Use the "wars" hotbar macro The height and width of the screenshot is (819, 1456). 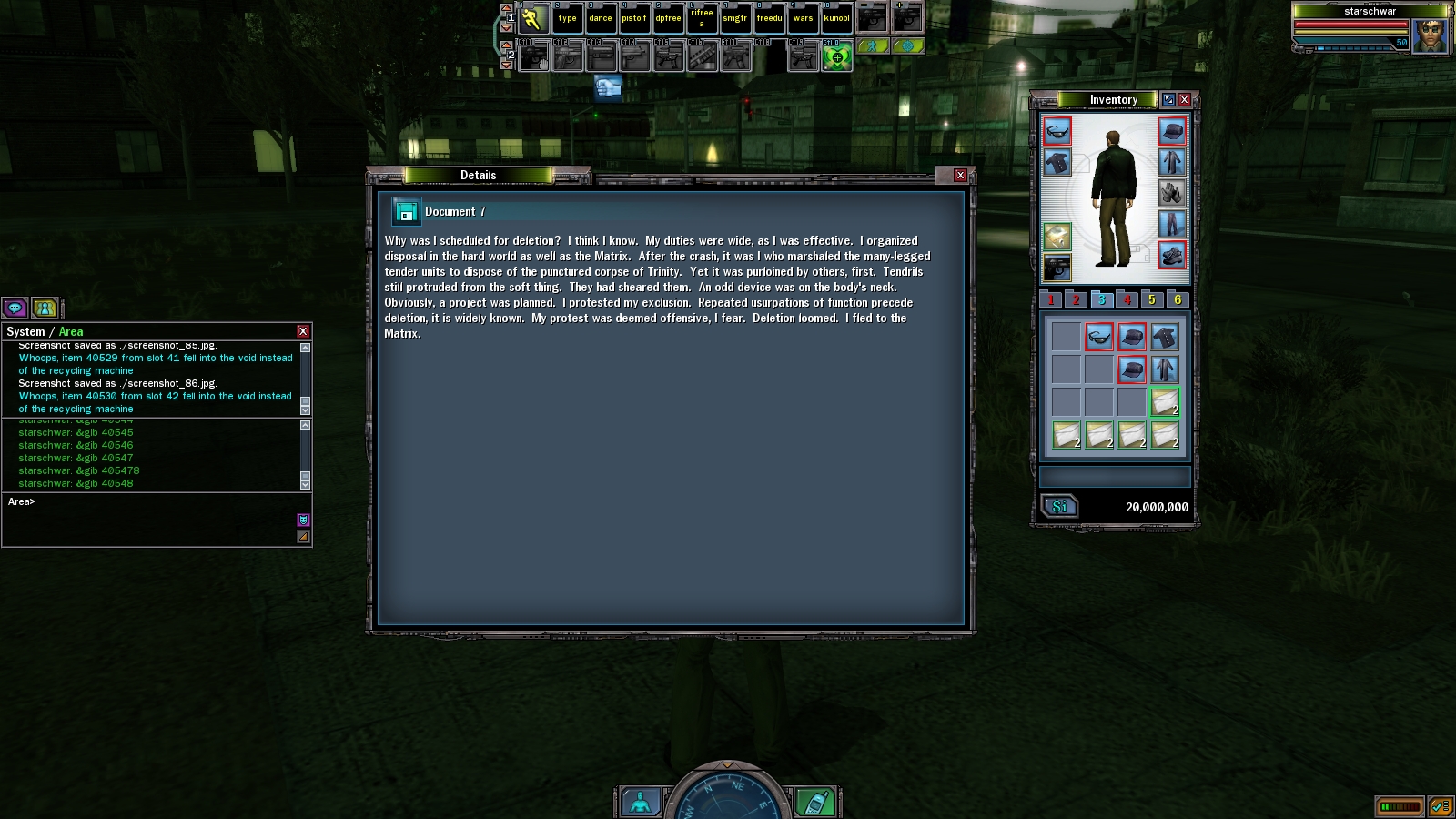pyautogui.click(x=803, y=18)
